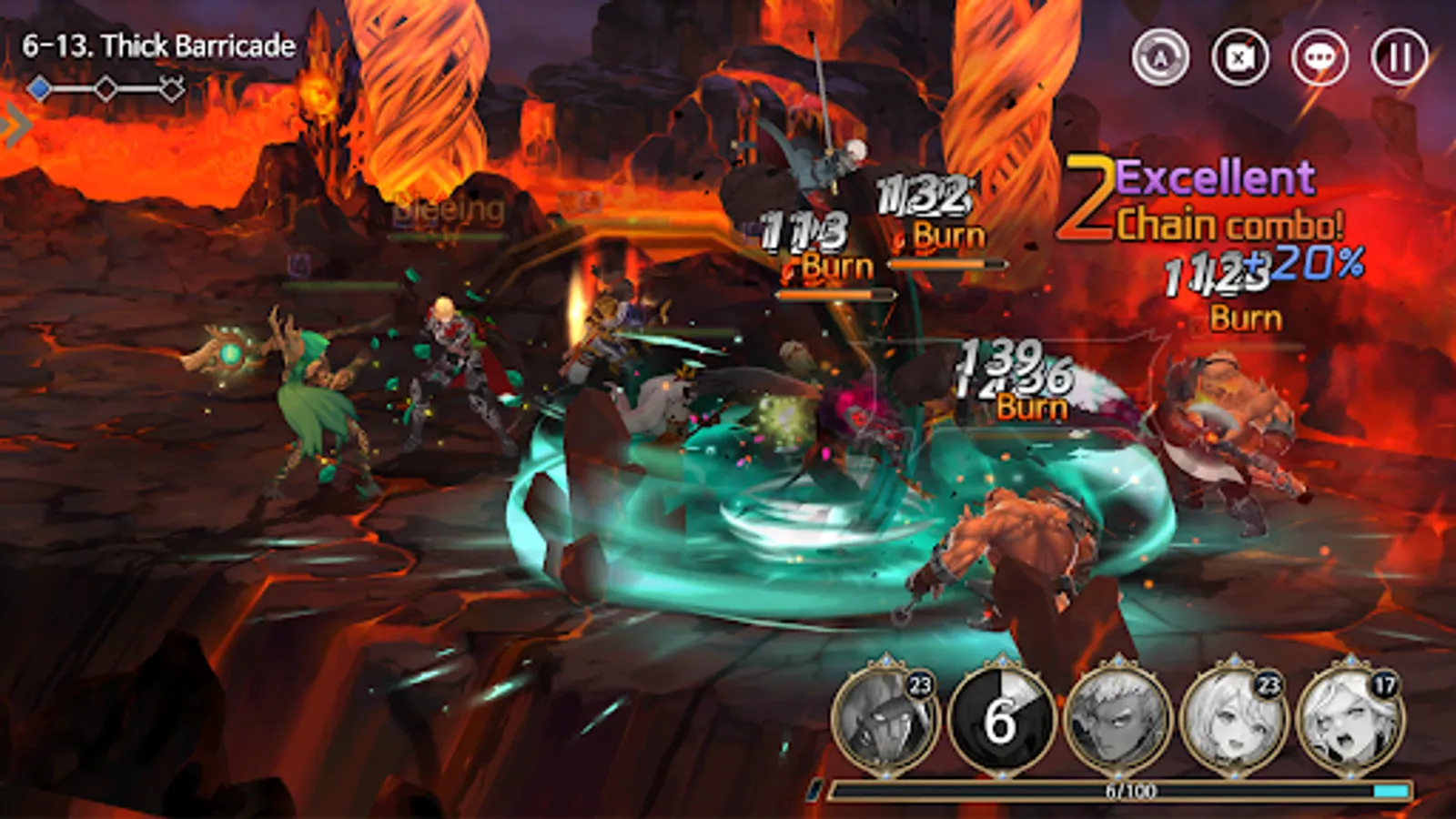Viewport: 1456px width, 819px height.
Task: Pause the battle
Action: point(1399,57)
